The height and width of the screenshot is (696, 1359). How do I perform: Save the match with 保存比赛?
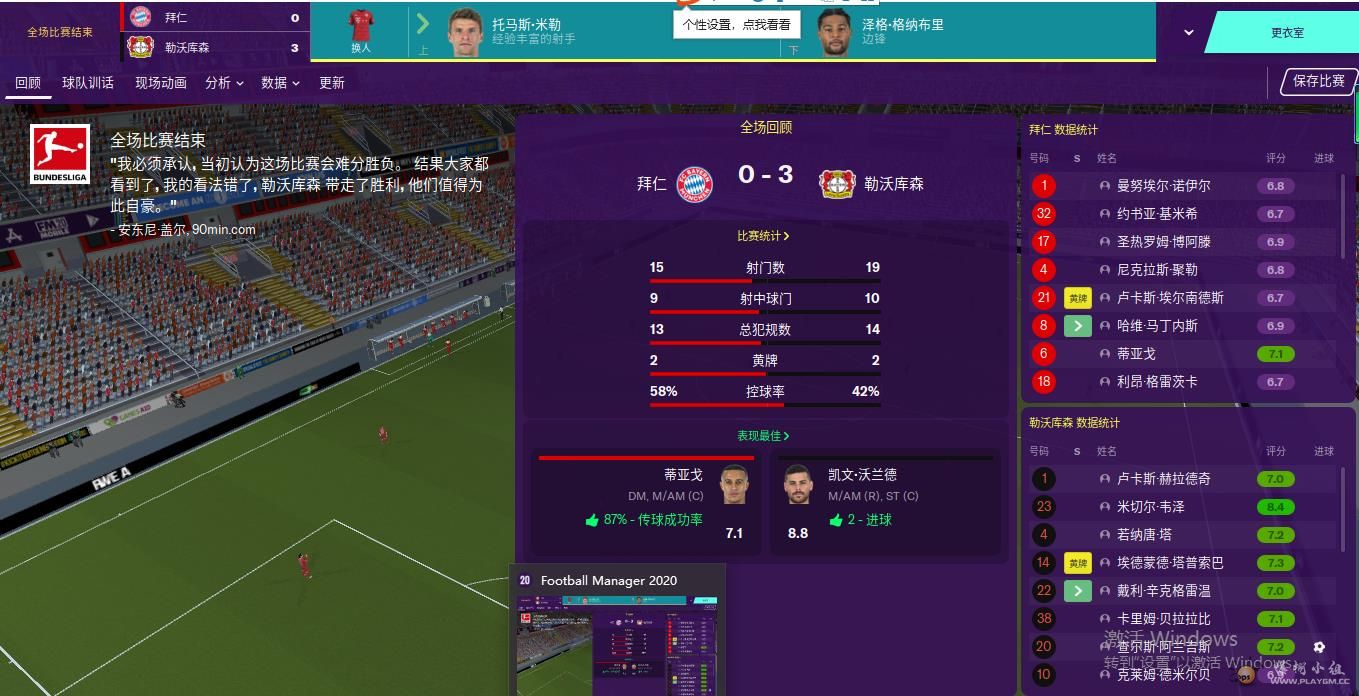point(1318,82)
